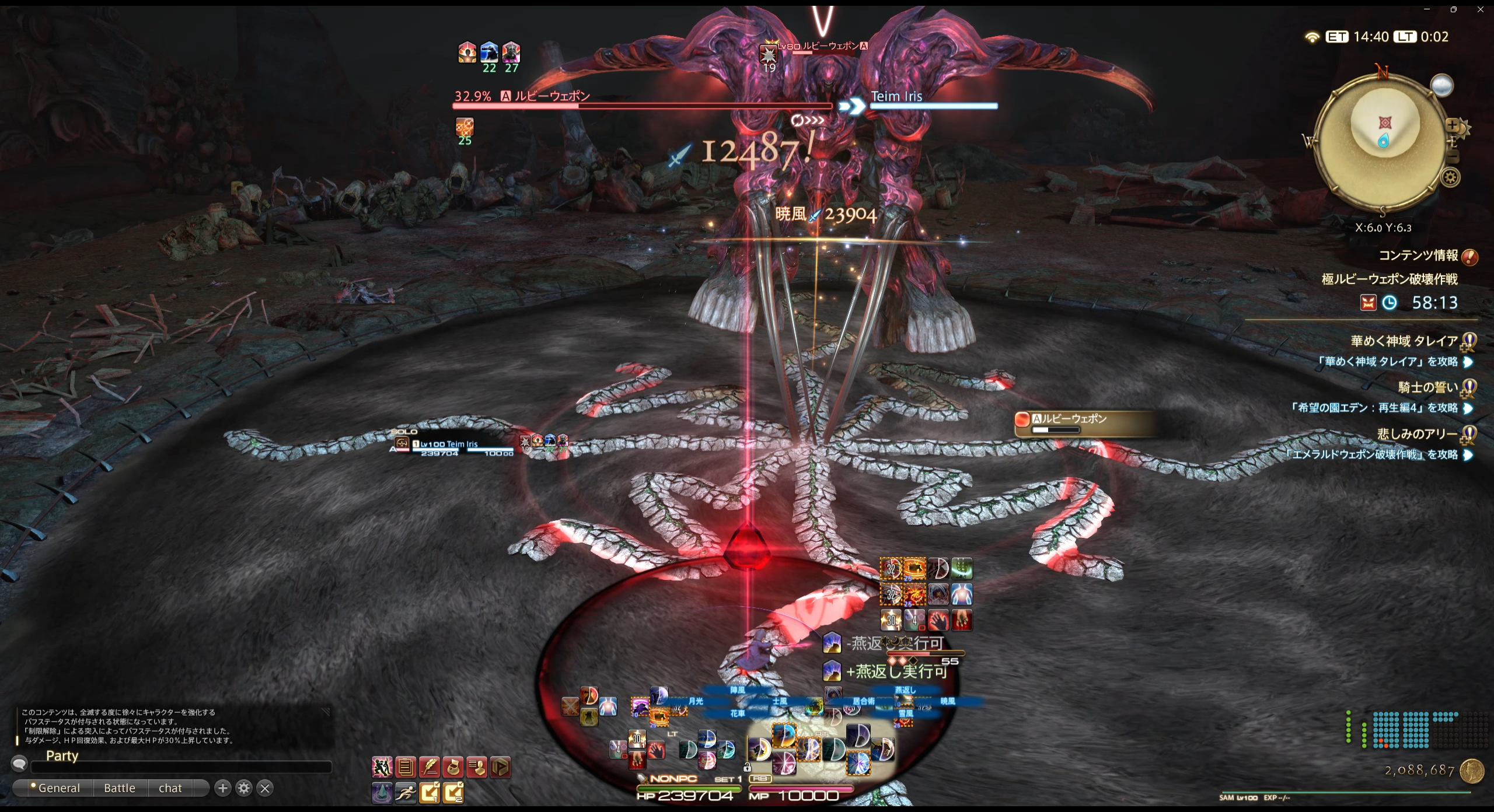The height and width of the screenshot is (812, 1494).
Task: Select the 'chat' log tab
Action: pyautogui.click(x=170, y=788)
